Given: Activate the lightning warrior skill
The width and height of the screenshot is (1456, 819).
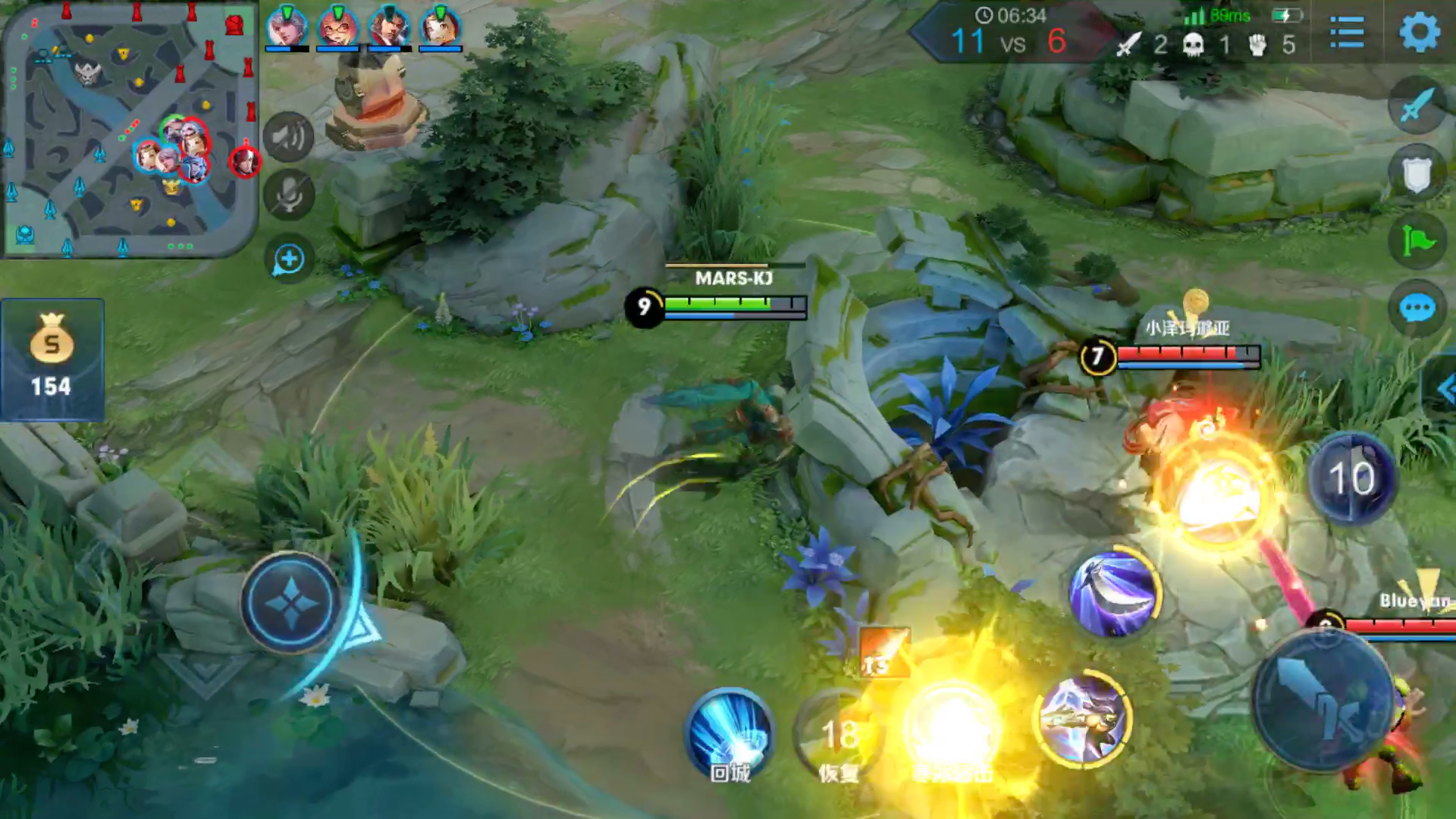Looking at the screenshot, I should 1083,717.
